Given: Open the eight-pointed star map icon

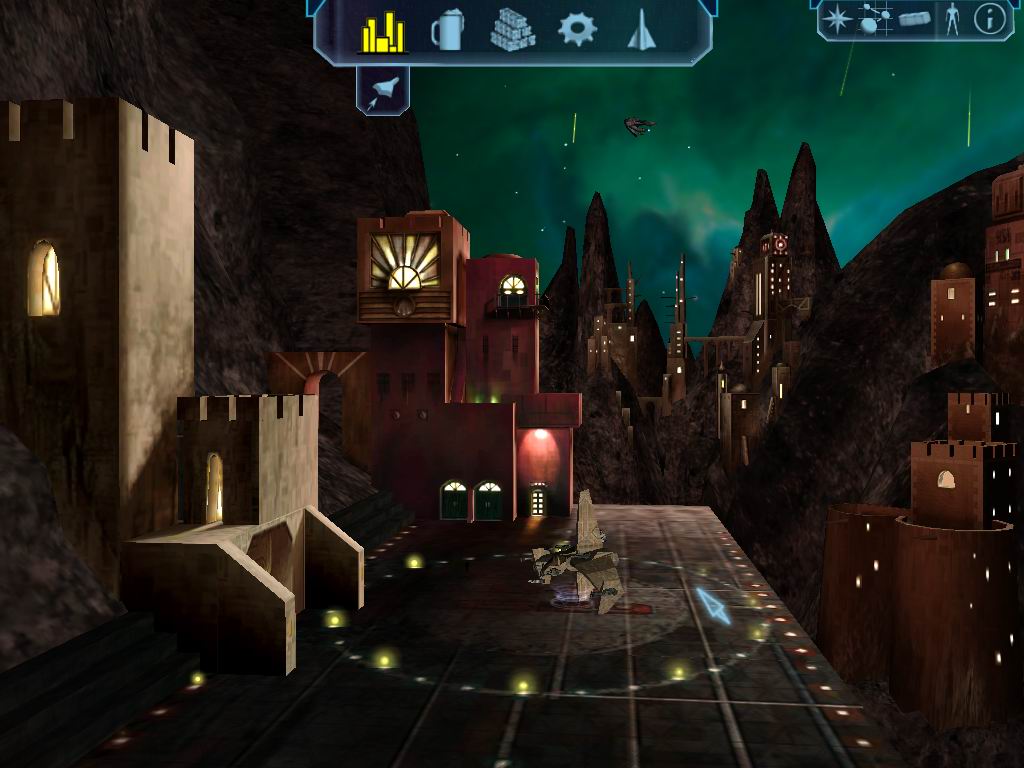Looking at the screenshot, I should 838,19.
